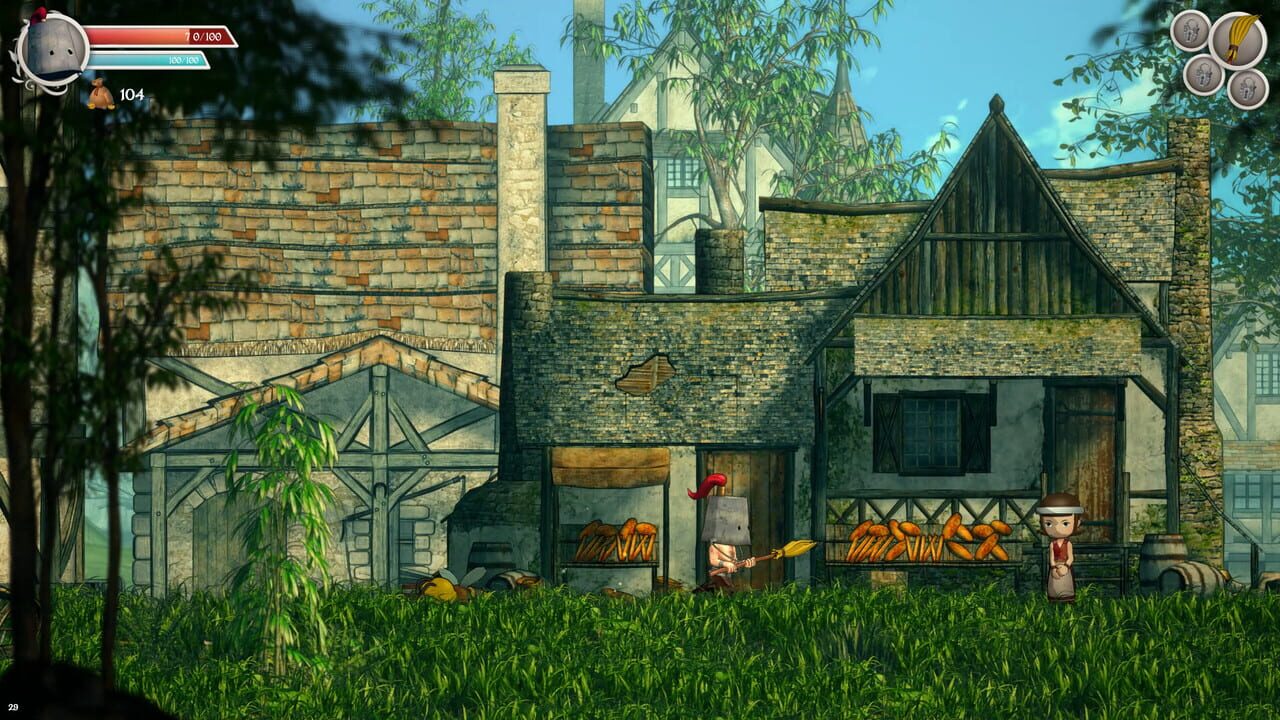The height and width of the screenshot is (720, 1280).
Task: Click the yellow item on the ground
Action: click(440, 591)
